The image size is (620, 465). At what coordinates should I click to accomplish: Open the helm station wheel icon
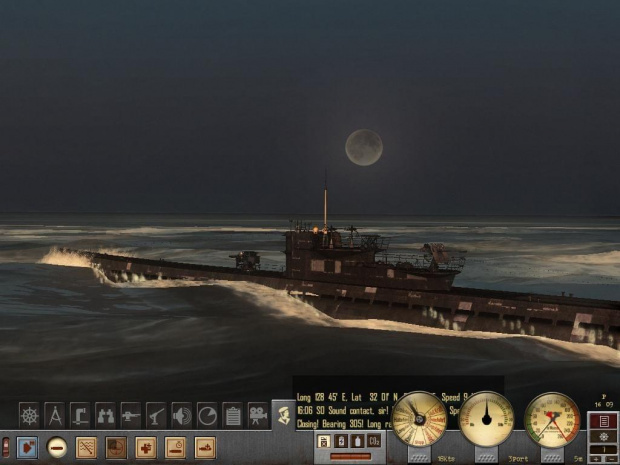point(29,415)
